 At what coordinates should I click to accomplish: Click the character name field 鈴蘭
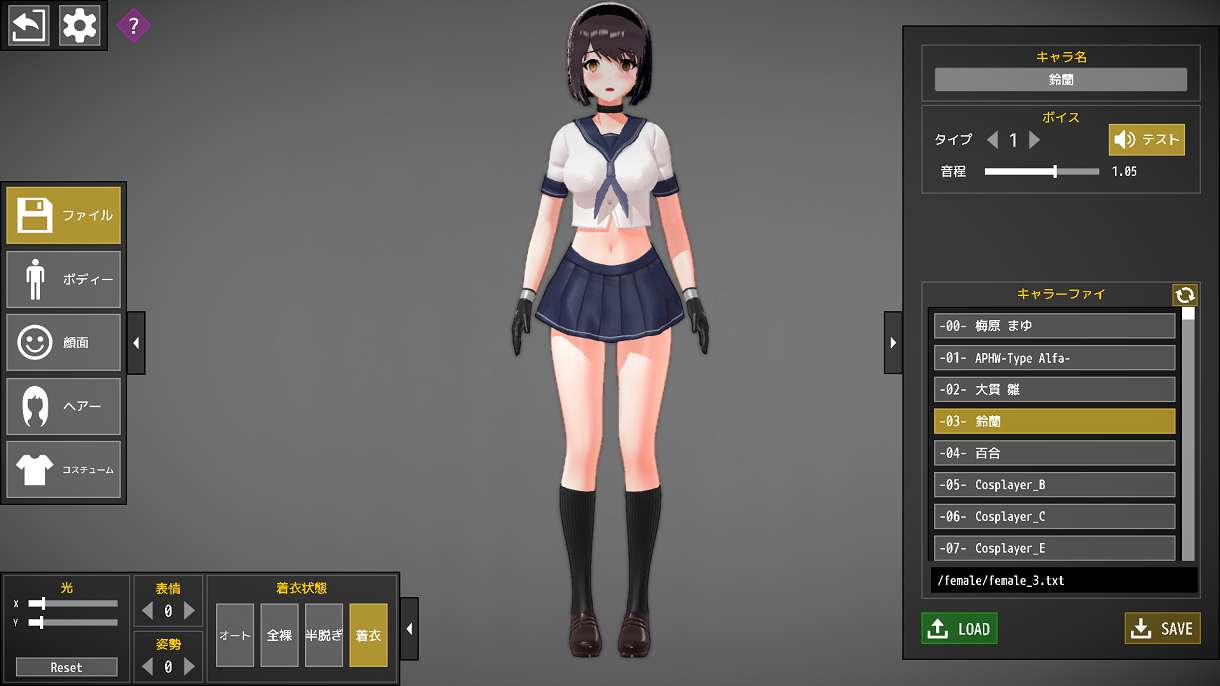point(1060,80)
